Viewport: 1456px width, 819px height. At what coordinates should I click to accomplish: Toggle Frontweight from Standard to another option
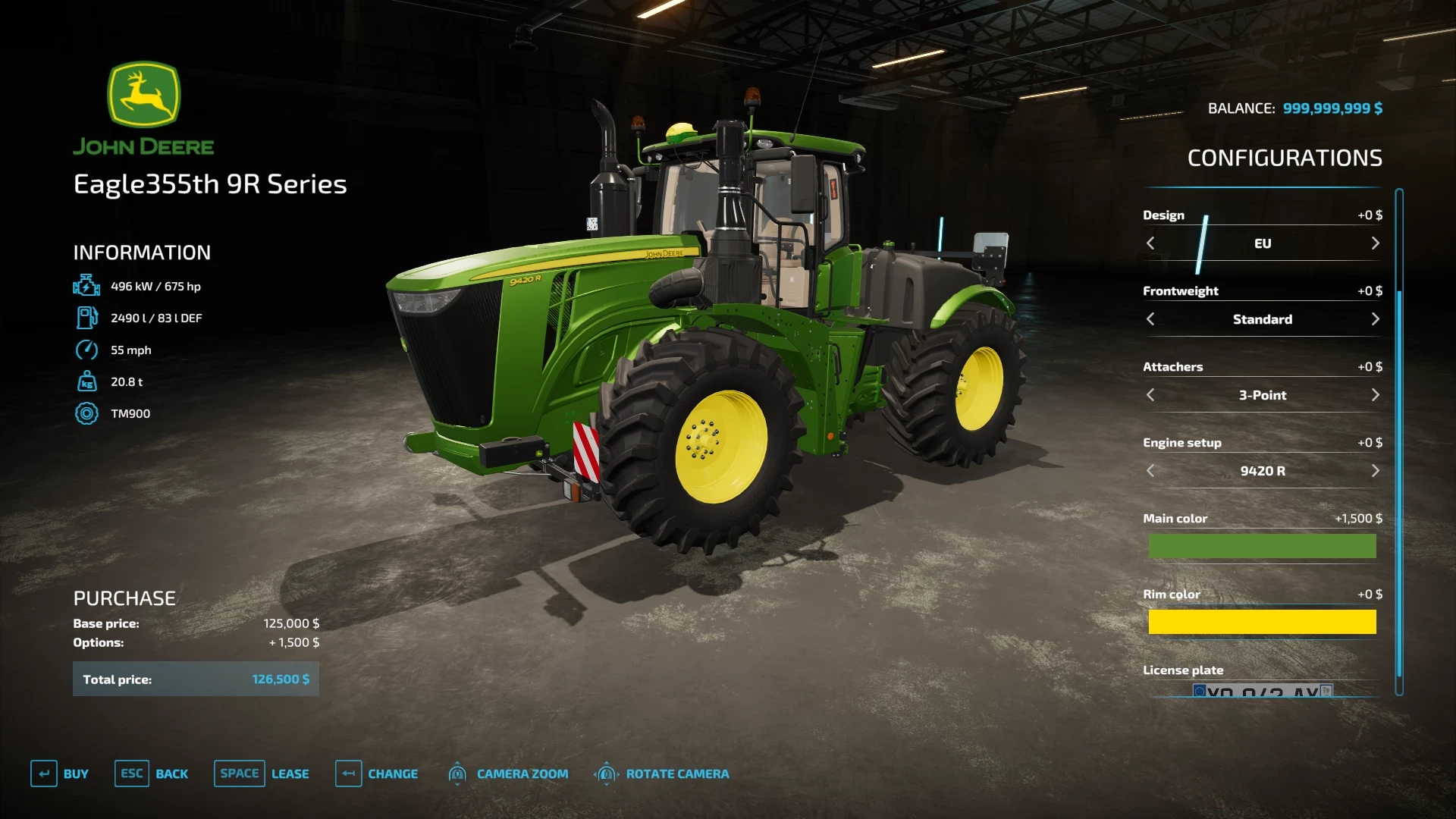(1375, 319)
